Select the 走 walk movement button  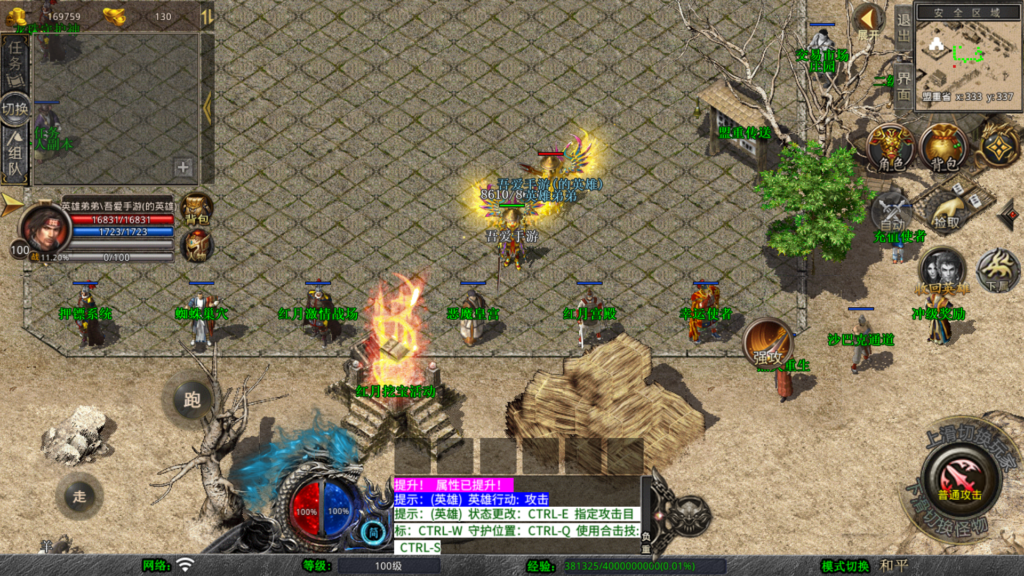point(80,493)
